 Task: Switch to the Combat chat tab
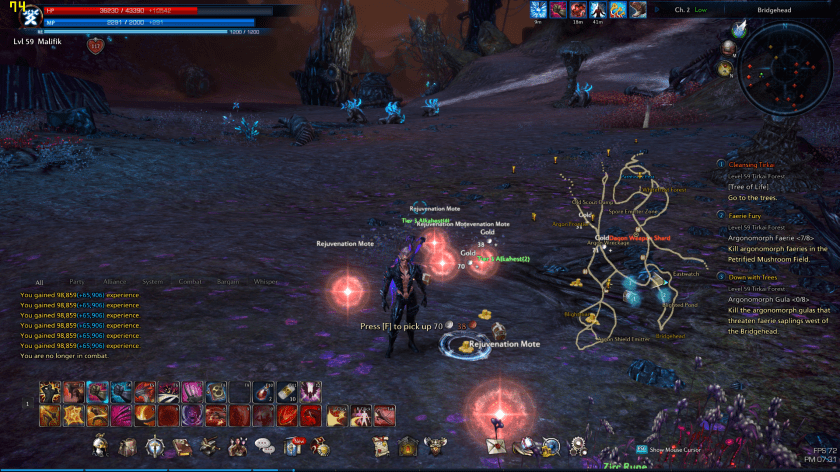(x=189, y=282)
